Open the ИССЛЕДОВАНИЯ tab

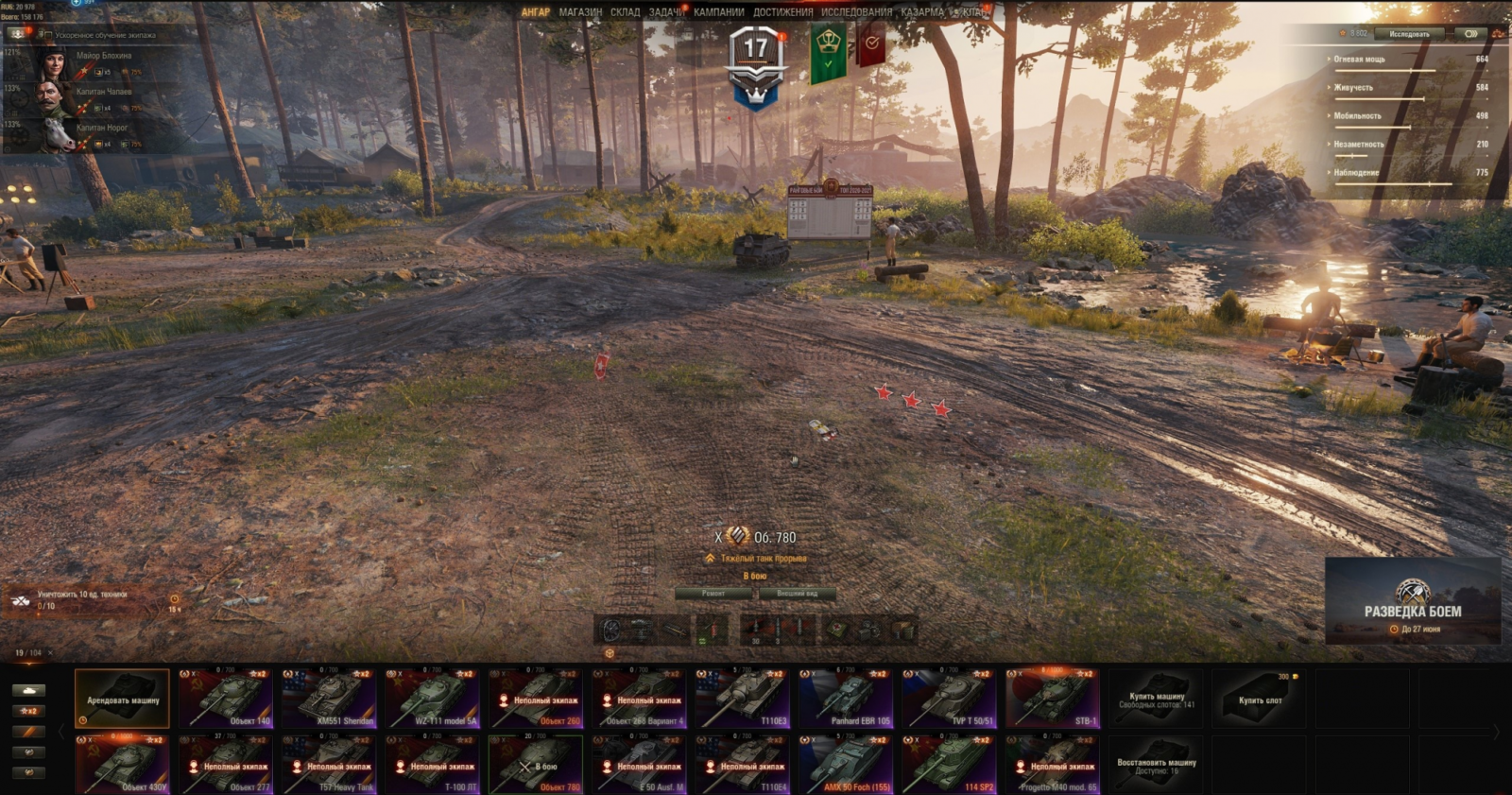(856, 12)
